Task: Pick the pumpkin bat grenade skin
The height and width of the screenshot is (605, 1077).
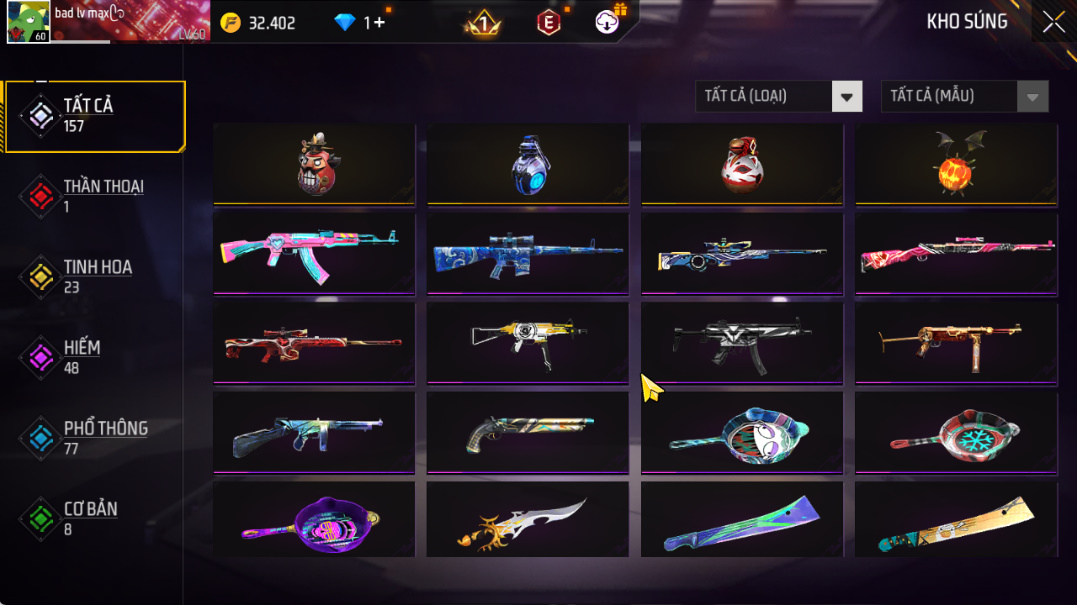Action: (x=956, y=165)
